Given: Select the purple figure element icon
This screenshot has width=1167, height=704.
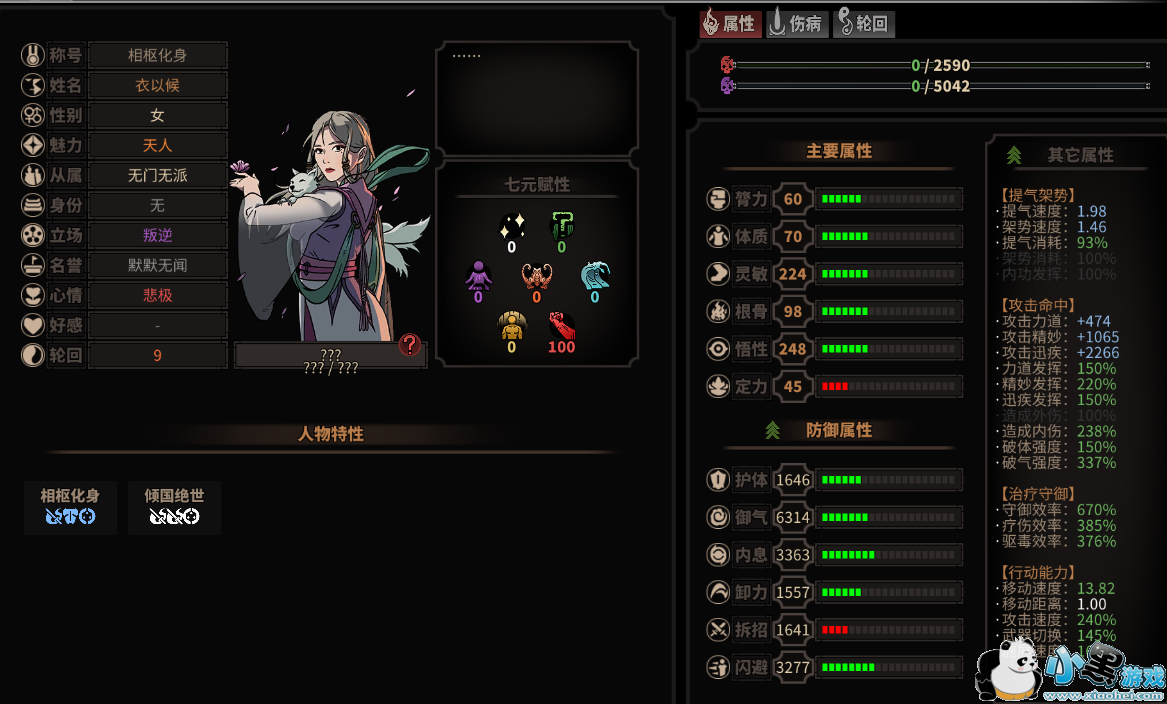Looking at the screenshot, I should pos(478,278).
